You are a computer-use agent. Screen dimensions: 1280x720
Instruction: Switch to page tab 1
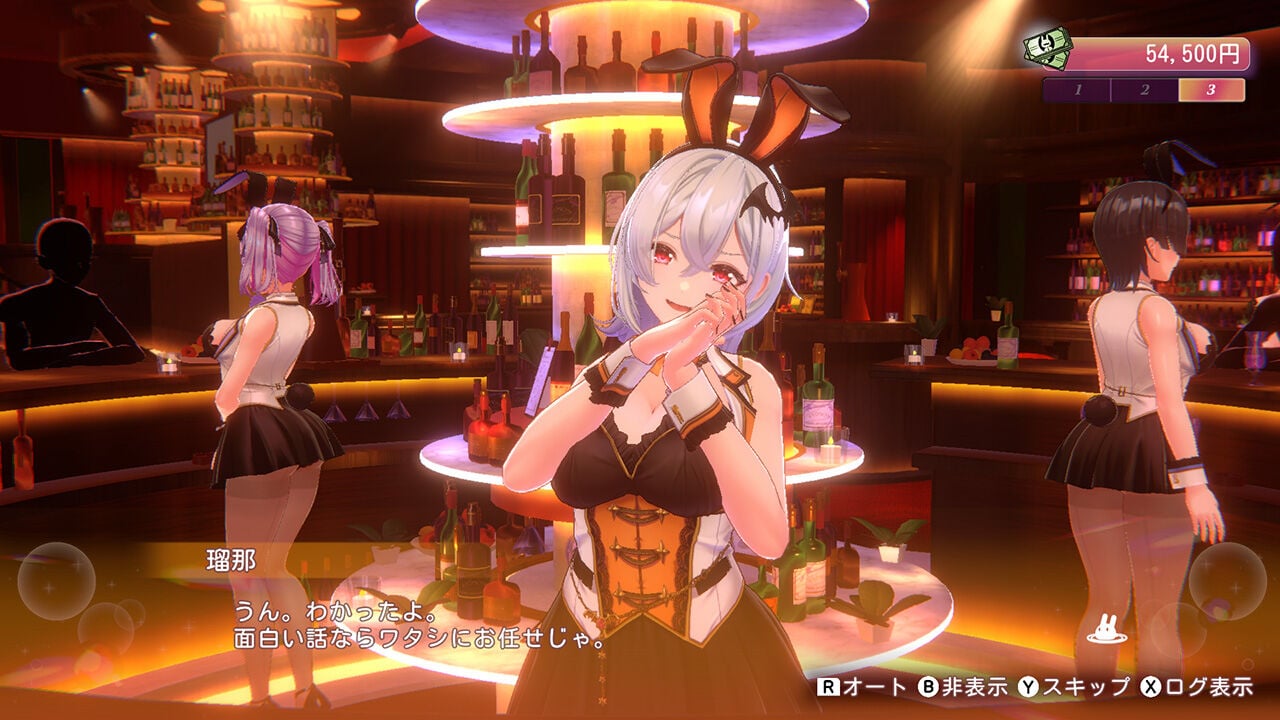pos(1080,88)
